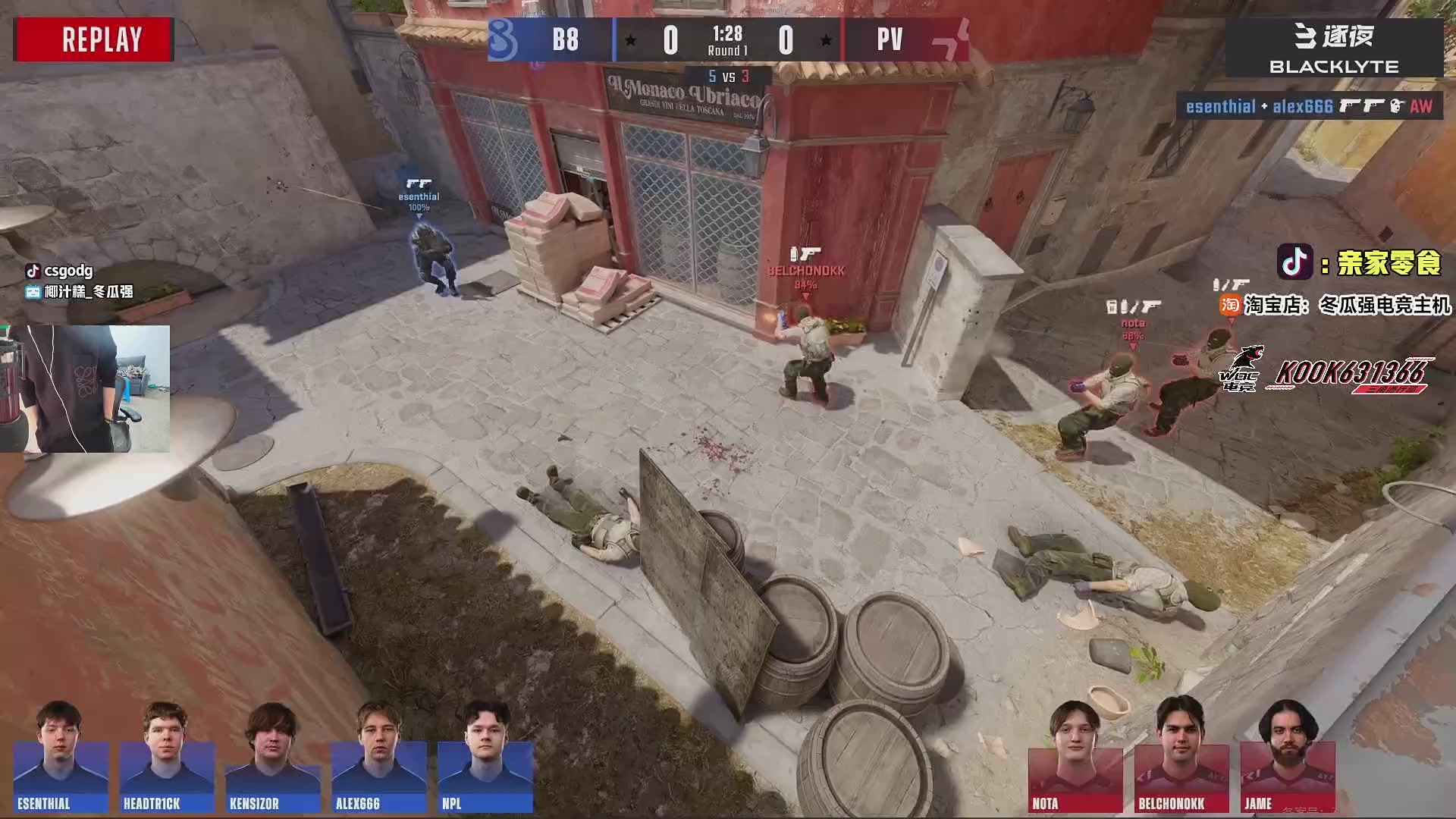Choose HEADTR1CK's player portrait card
The width and height of the screenshot is (1456, 819).
click(167, 757)
